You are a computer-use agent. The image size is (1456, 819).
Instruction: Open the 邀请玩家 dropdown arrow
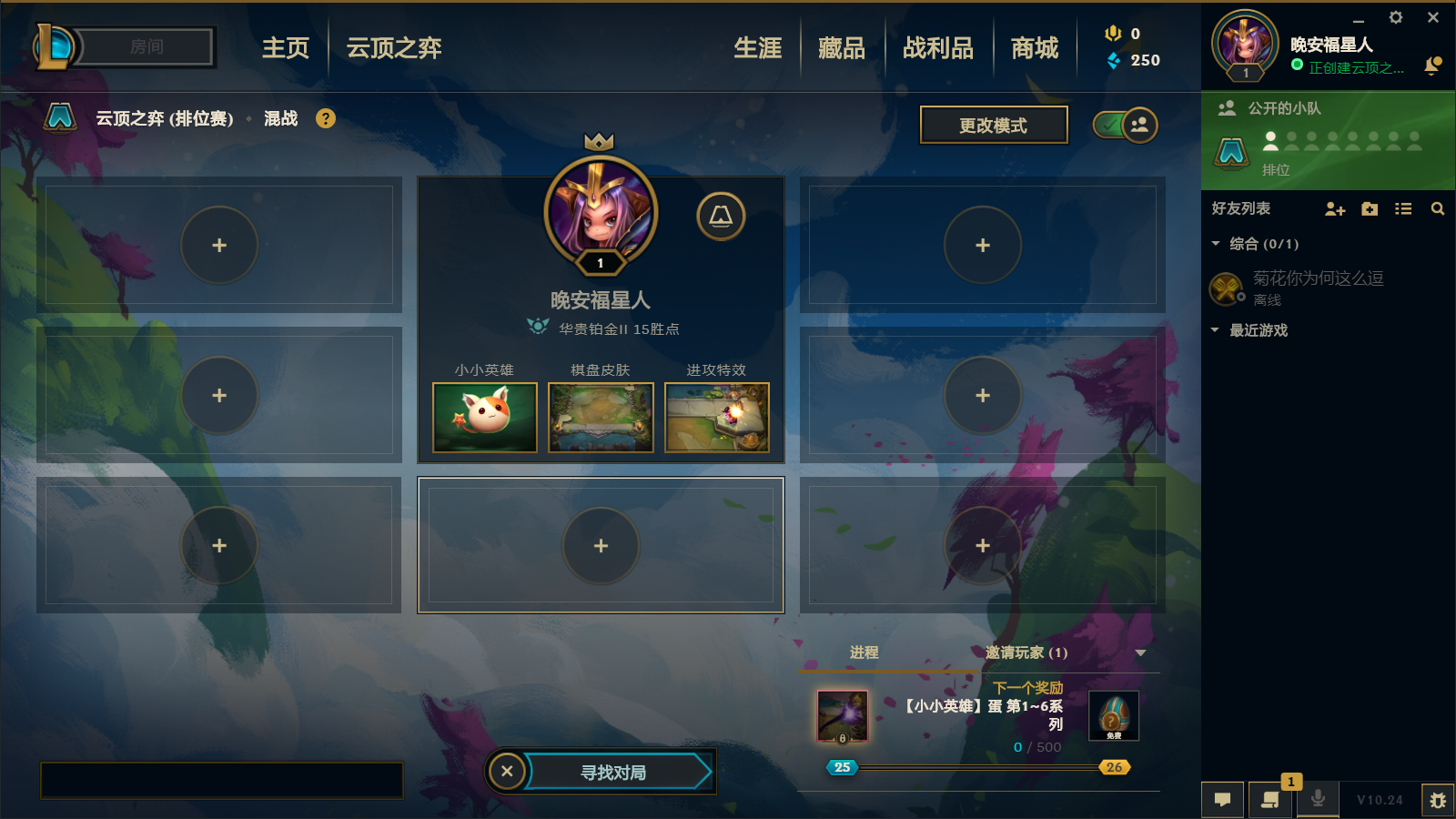tap(1138, 652)
